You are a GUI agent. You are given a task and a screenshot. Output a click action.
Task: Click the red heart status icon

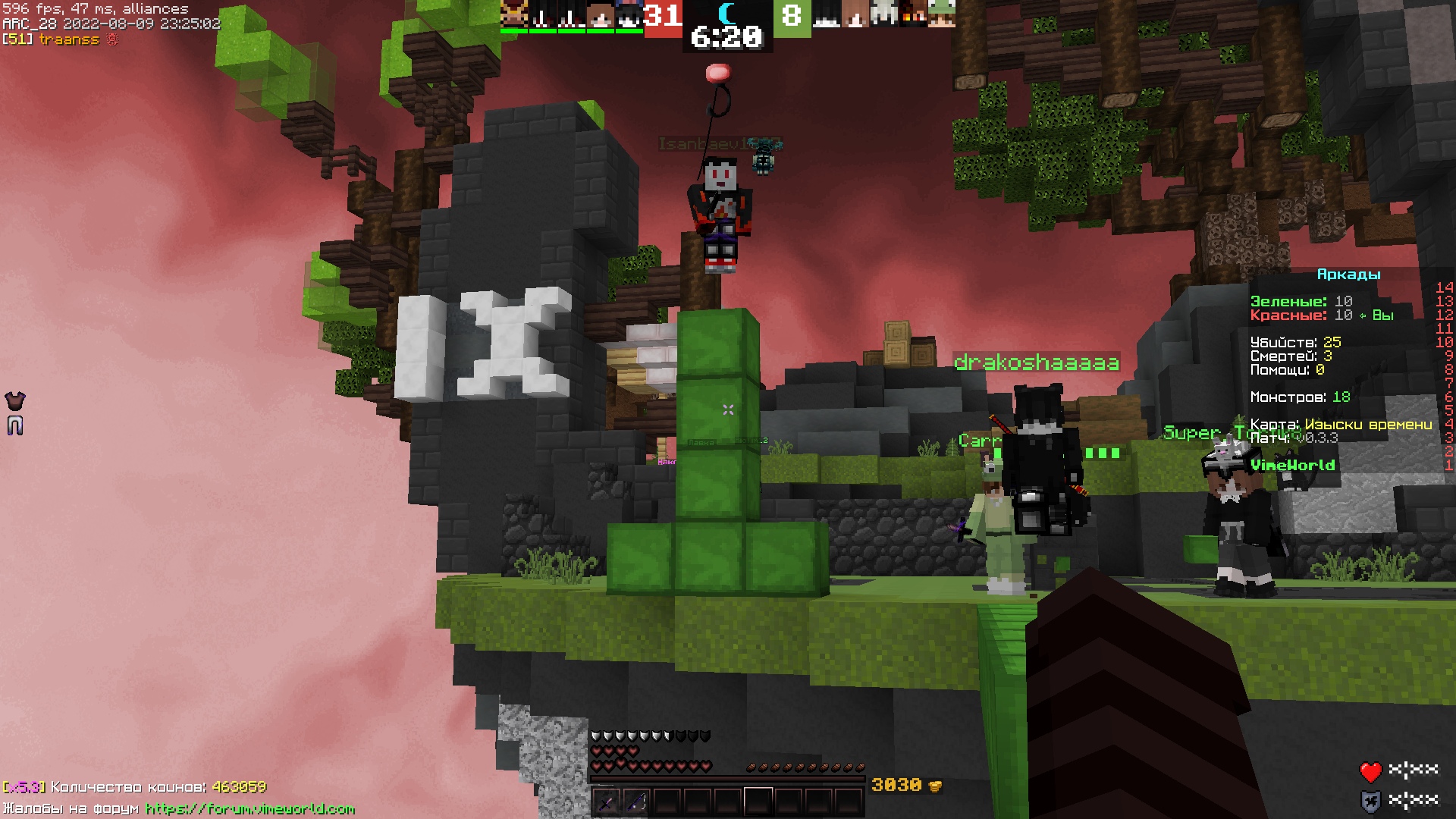1370,772
